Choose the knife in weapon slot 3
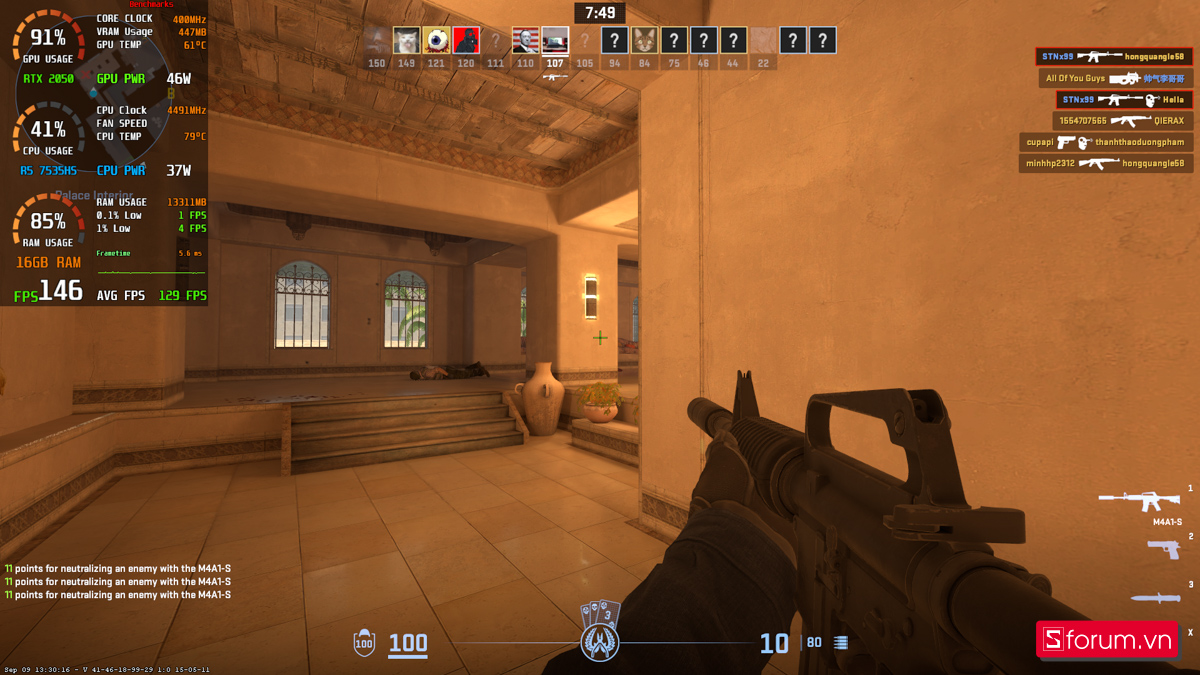 coord(1155,598)
